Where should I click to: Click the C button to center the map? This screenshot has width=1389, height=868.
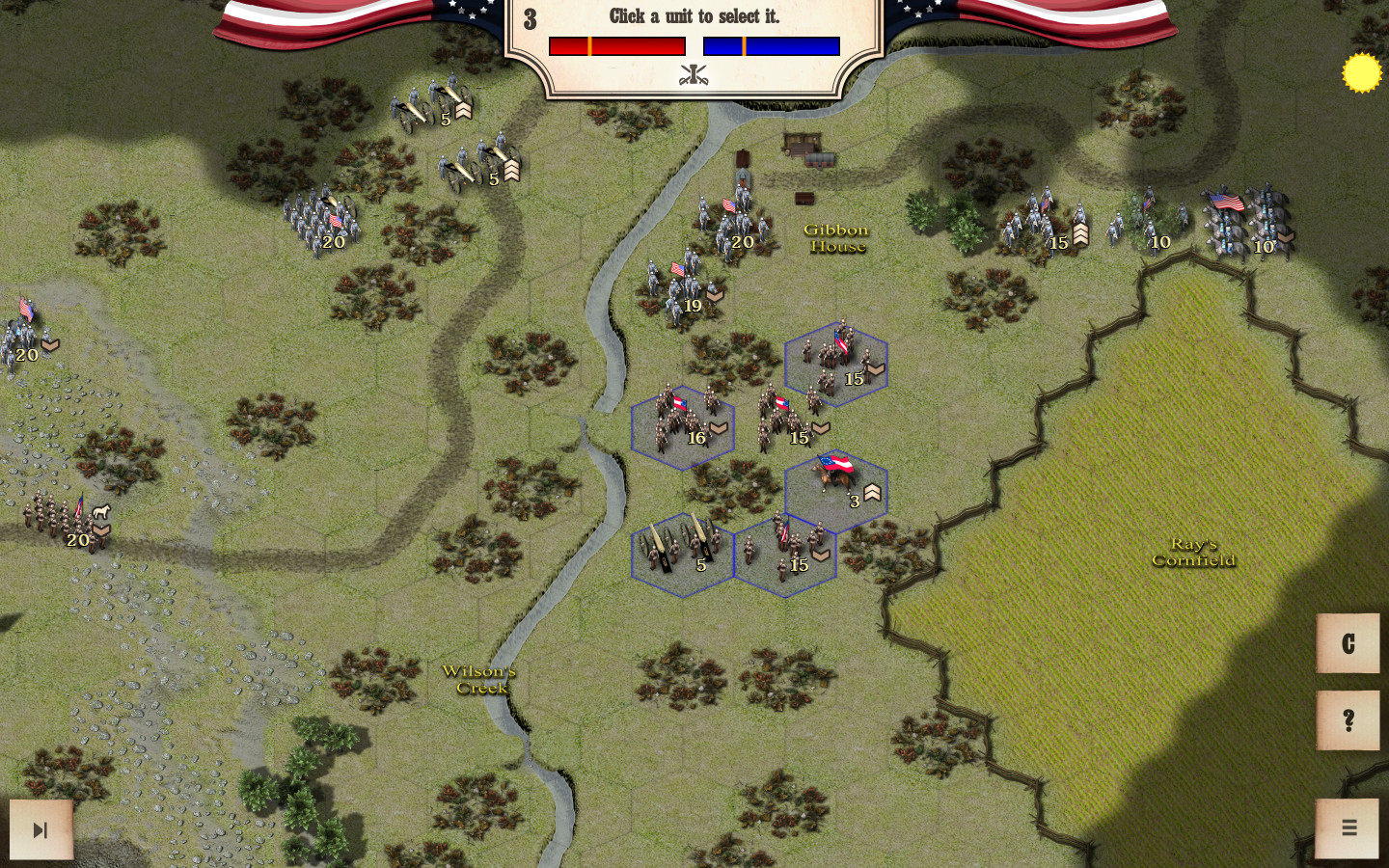coord(1348,644)
